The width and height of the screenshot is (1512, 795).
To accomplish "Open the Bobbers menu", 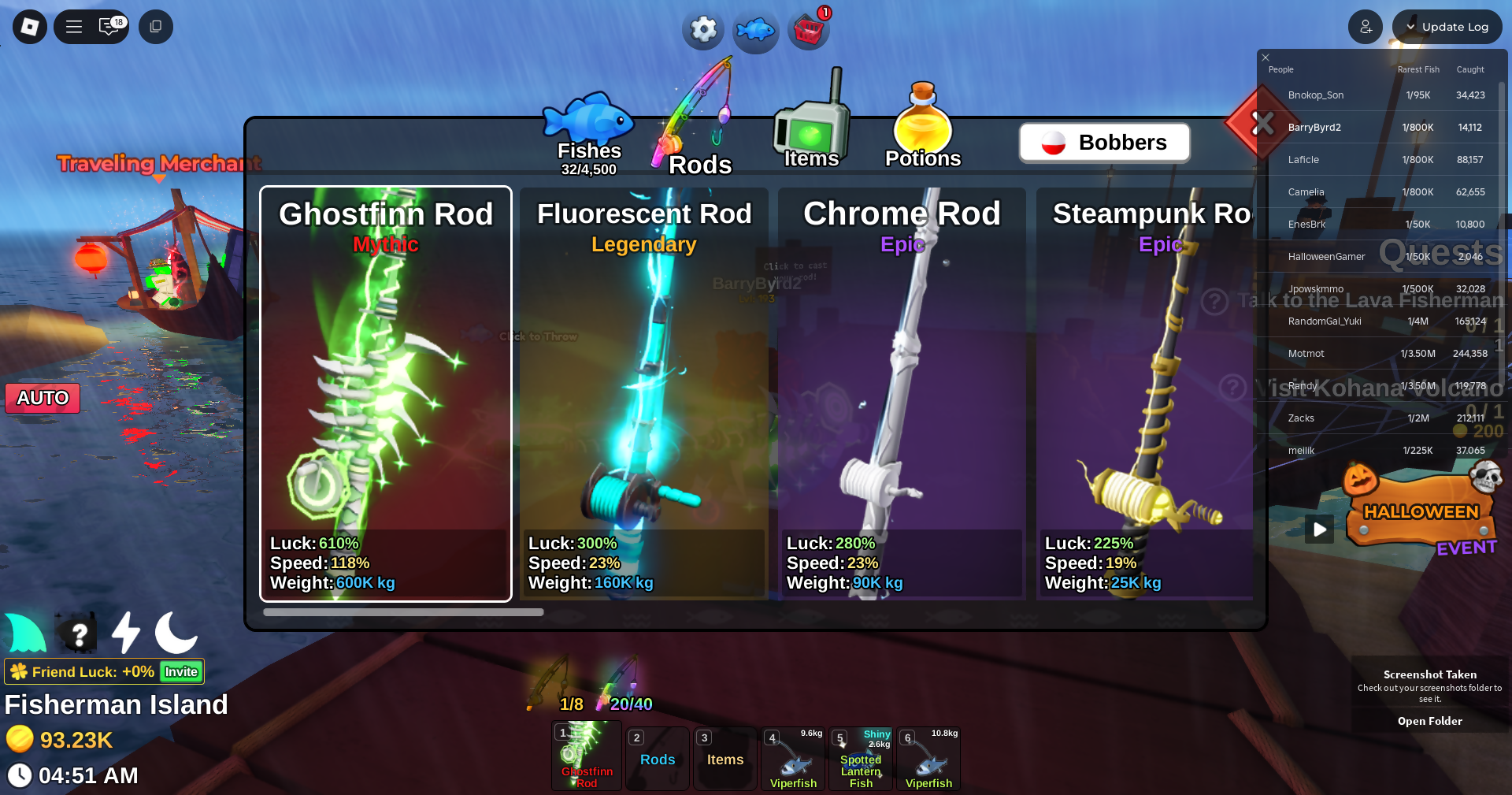I will click(x=1104, y=143).
